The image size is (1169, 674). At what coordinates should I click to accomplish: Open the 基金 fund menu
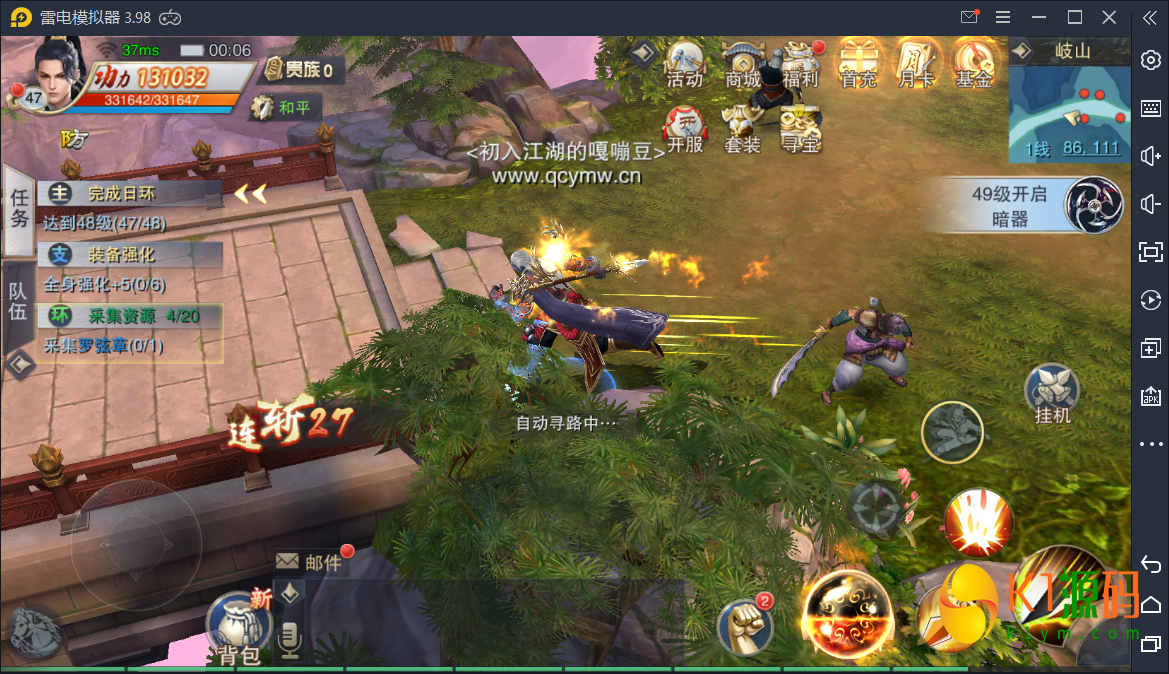(x=974, y=64)
